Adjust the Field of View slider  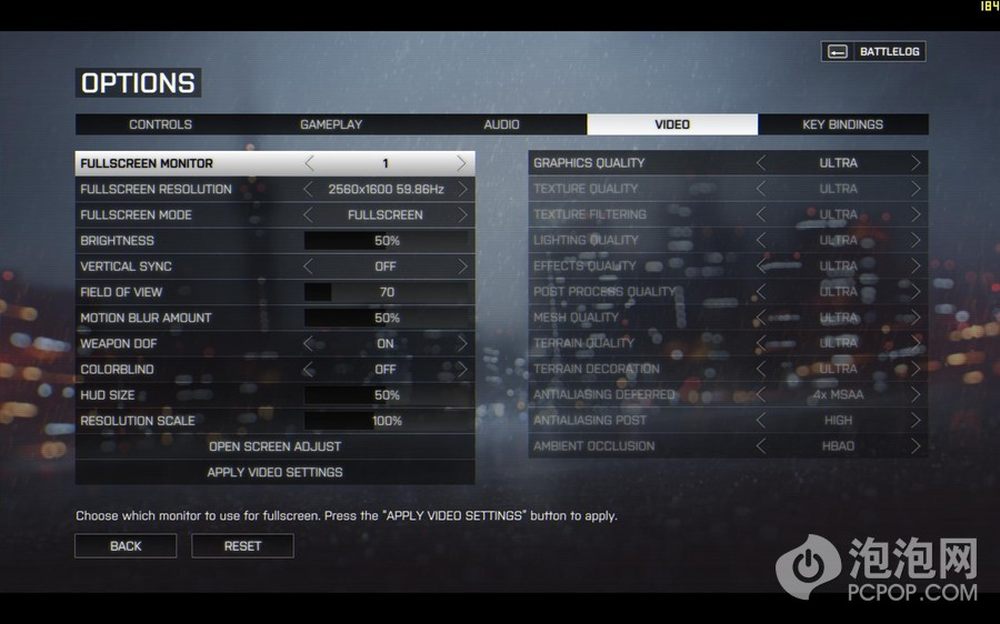(x=386, y=292)
